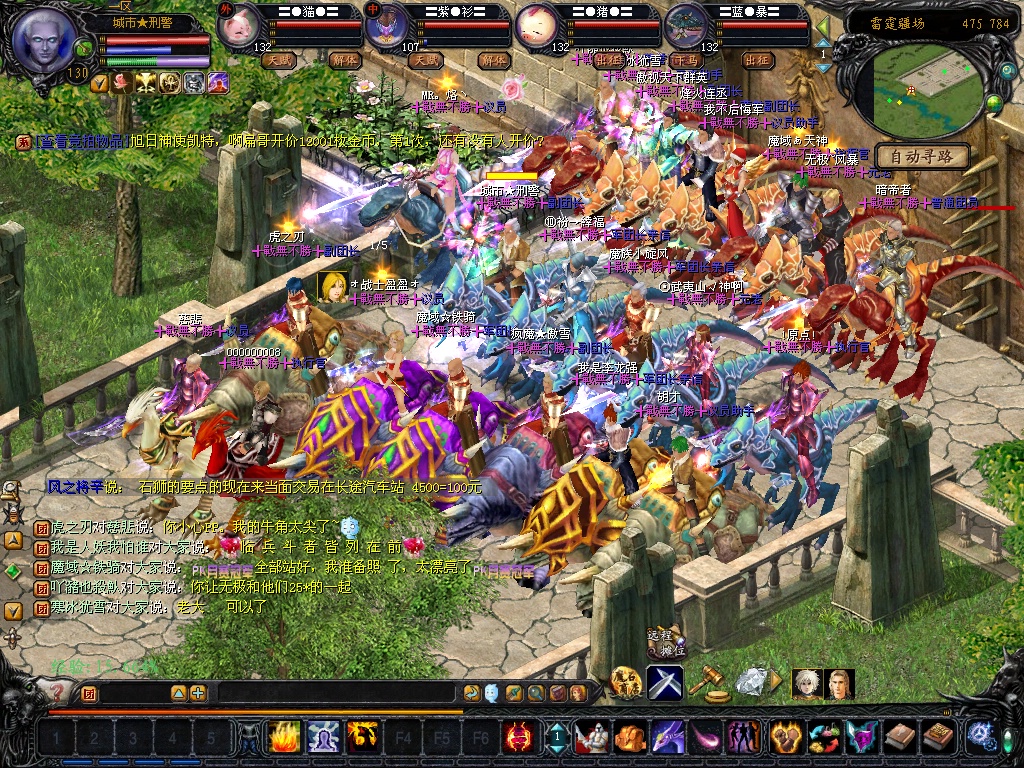
Task: Click the 自动寻路 auto-pathfinding button
Action: click(x=922, y=156)
